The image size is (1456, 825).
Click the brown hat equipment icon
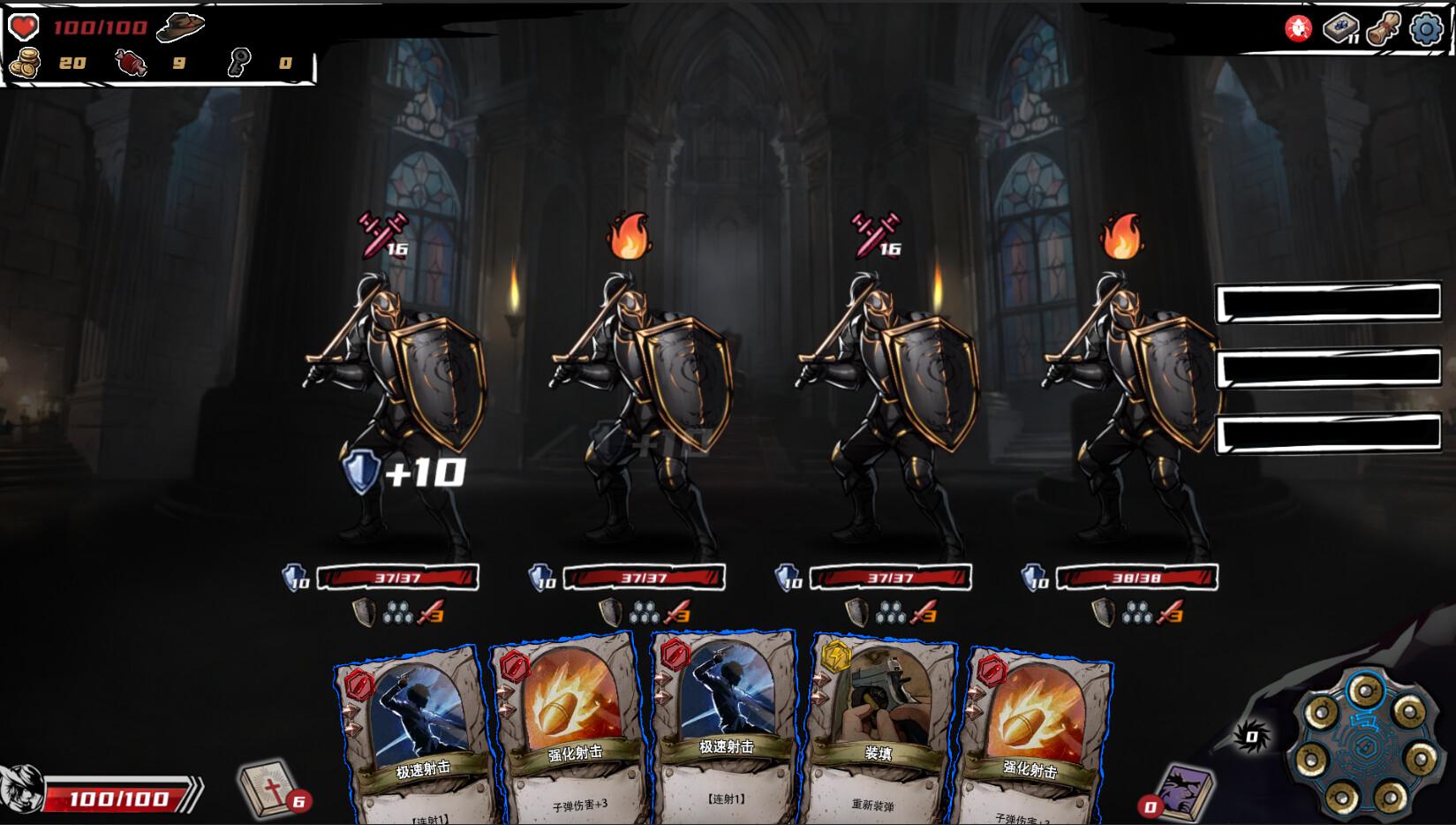pyautogui.click(x=180, y=28)
